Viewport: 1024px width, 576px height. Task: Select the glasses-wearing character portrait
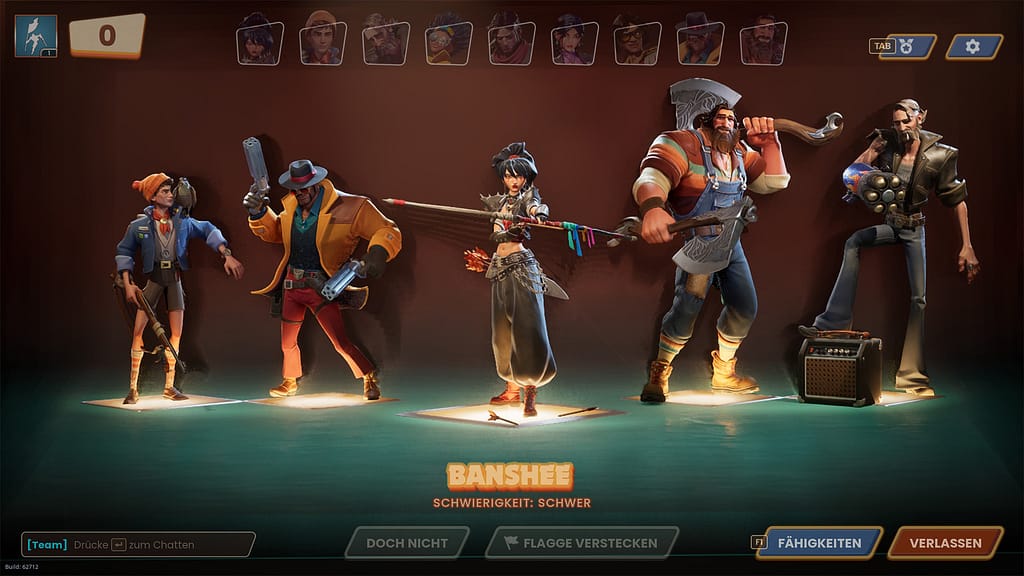click(637, 42)
